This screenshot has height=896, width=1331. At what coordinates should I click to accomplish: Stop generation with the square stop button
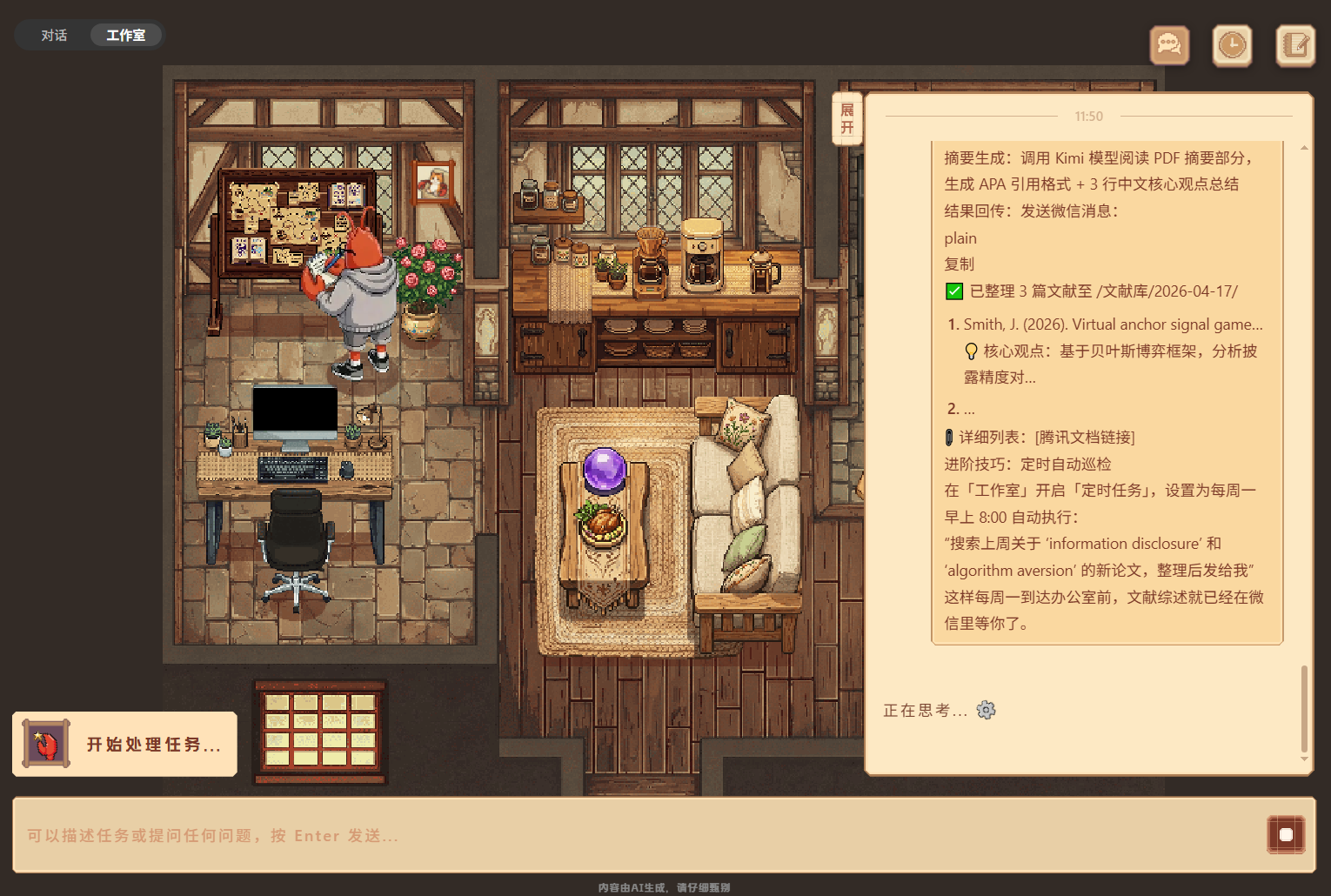click(1286, 835)
